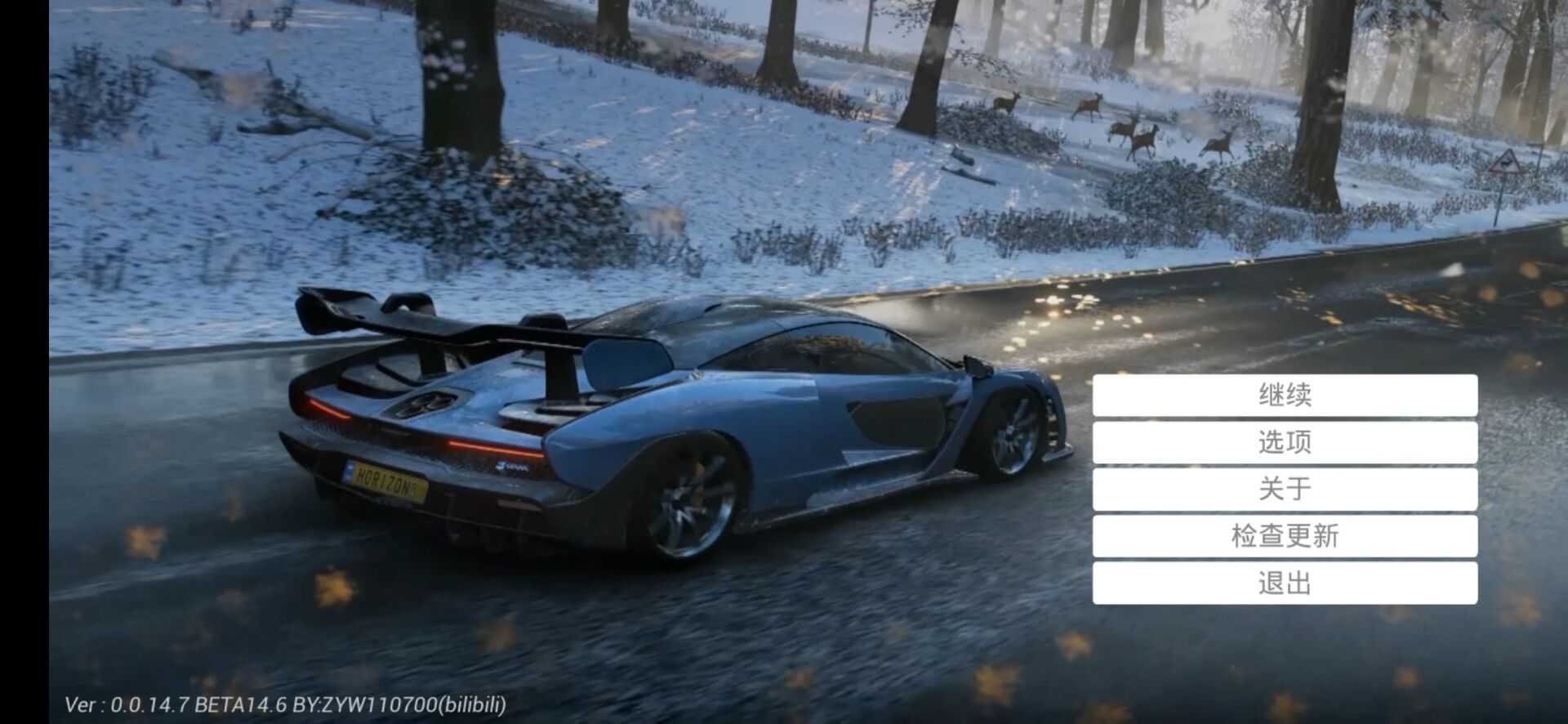Image resolution: width=1568 pixels, height=724 pixels.
Task: Click 退出 to exit the game
Action: [1285, 583]
